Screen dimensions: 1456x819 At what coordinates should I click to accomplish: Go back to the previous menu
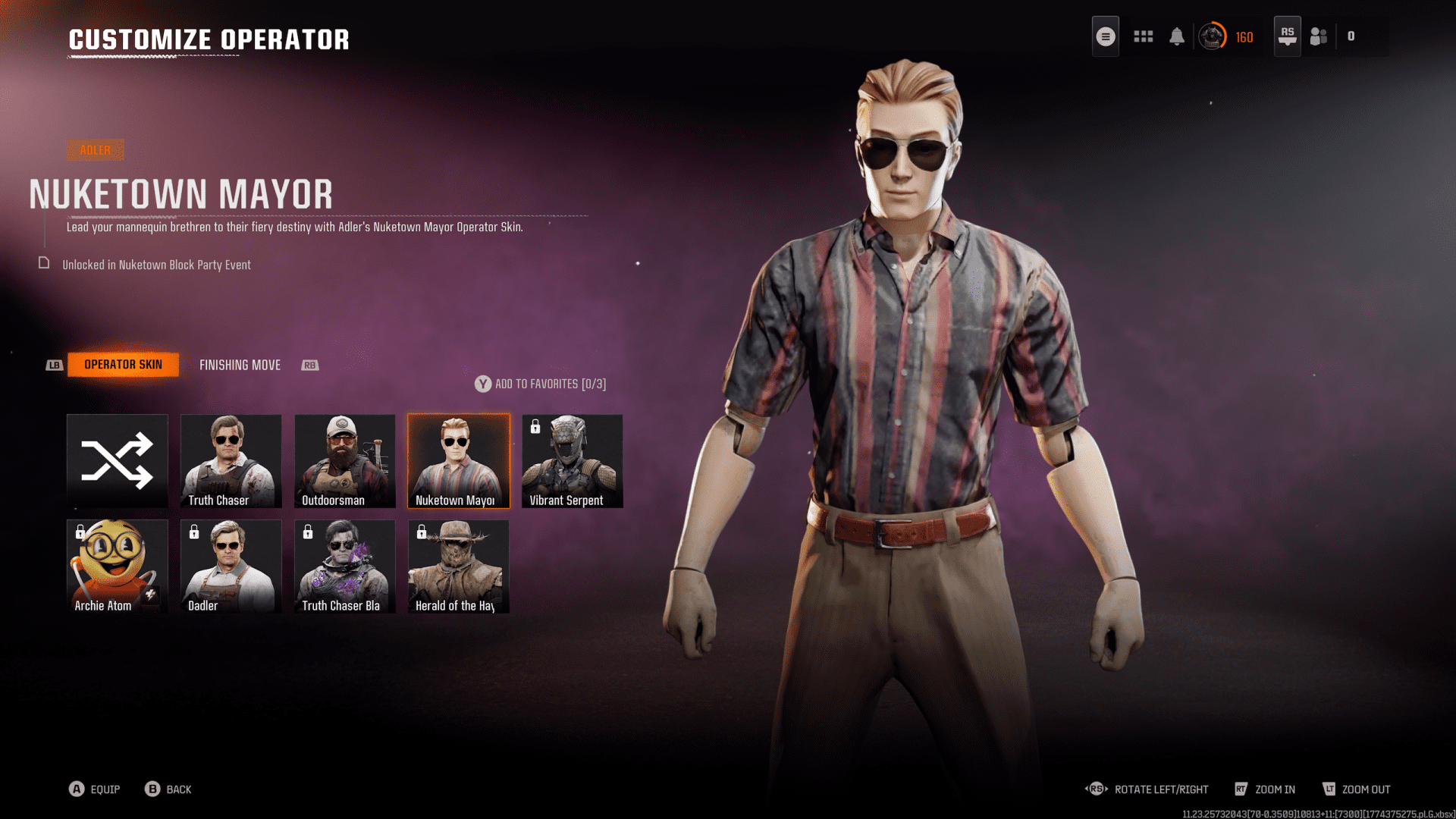click(168, 789)
